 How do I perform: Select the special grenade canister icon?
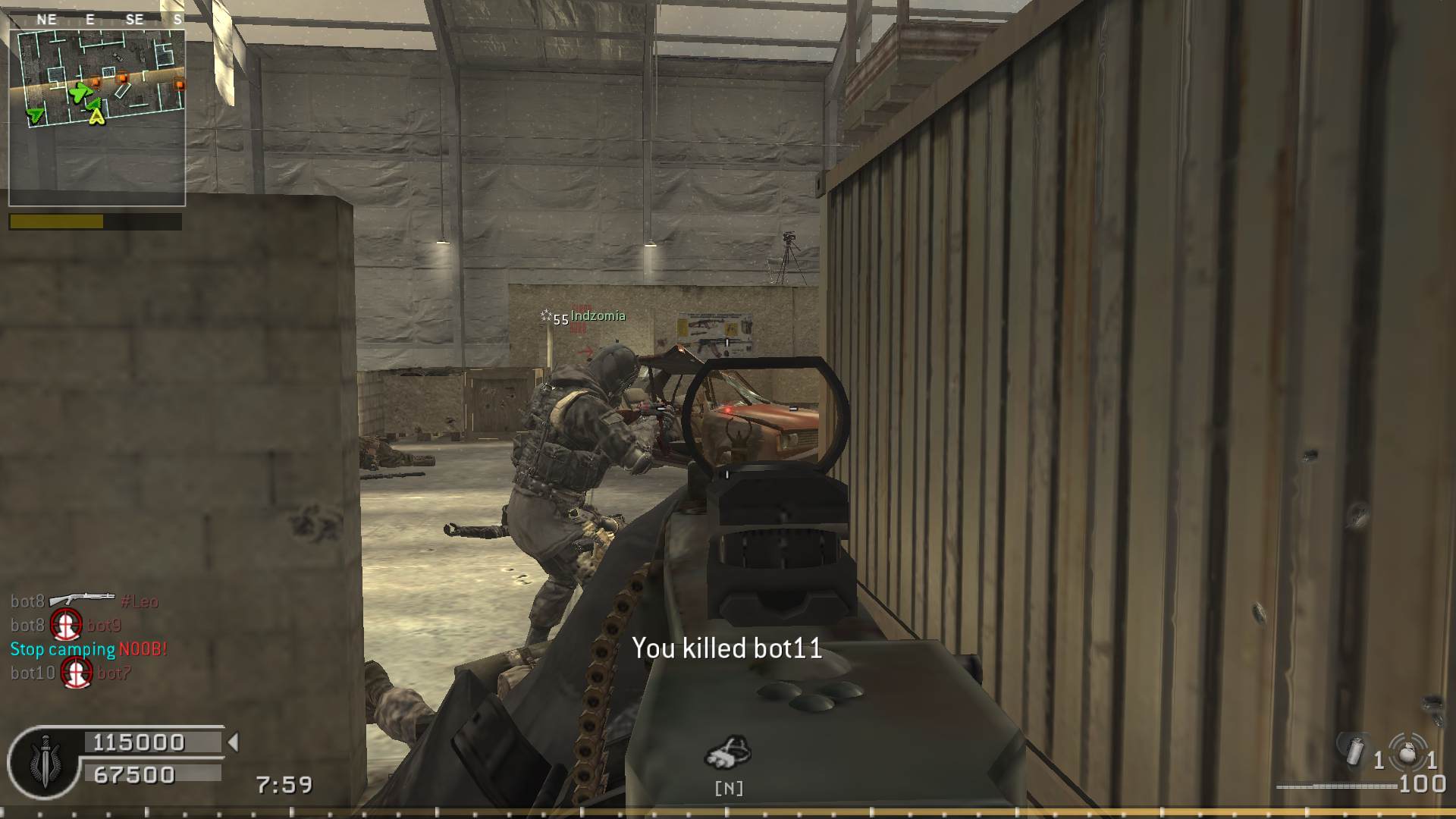coord(1354,752)
